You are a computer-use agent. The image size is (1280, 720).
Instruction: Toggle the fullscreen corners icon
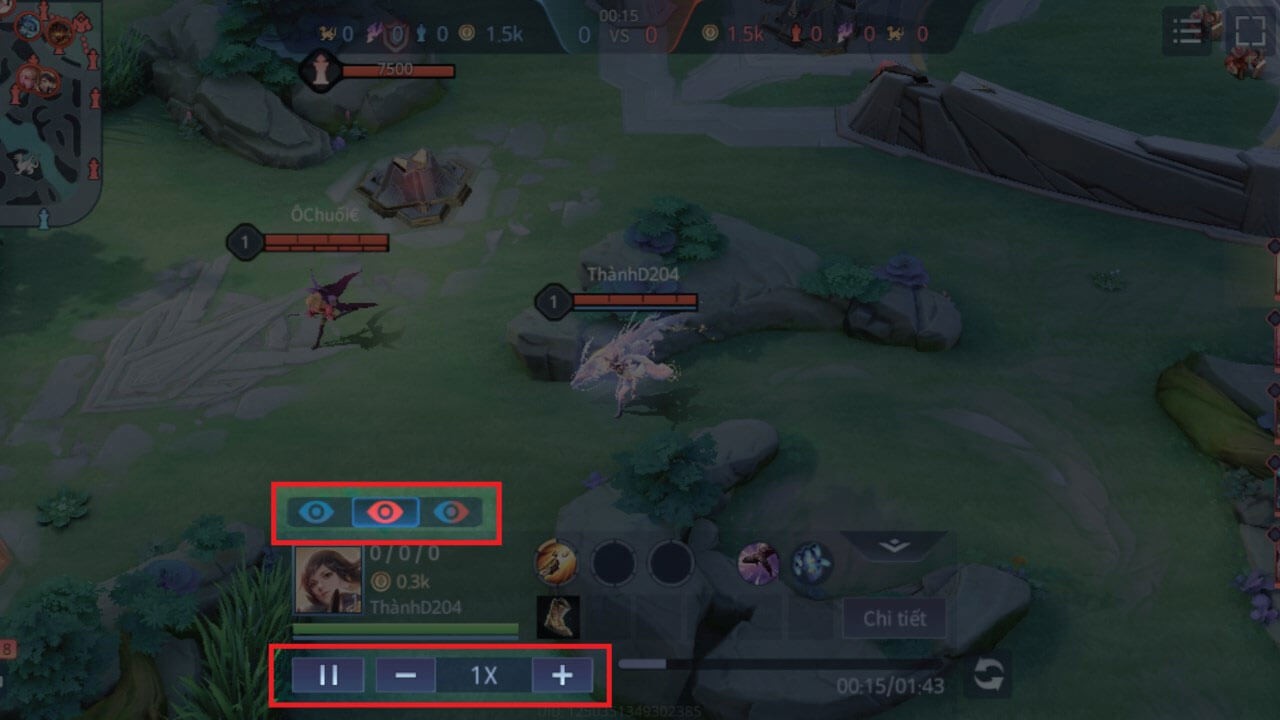coord(1250,30)
